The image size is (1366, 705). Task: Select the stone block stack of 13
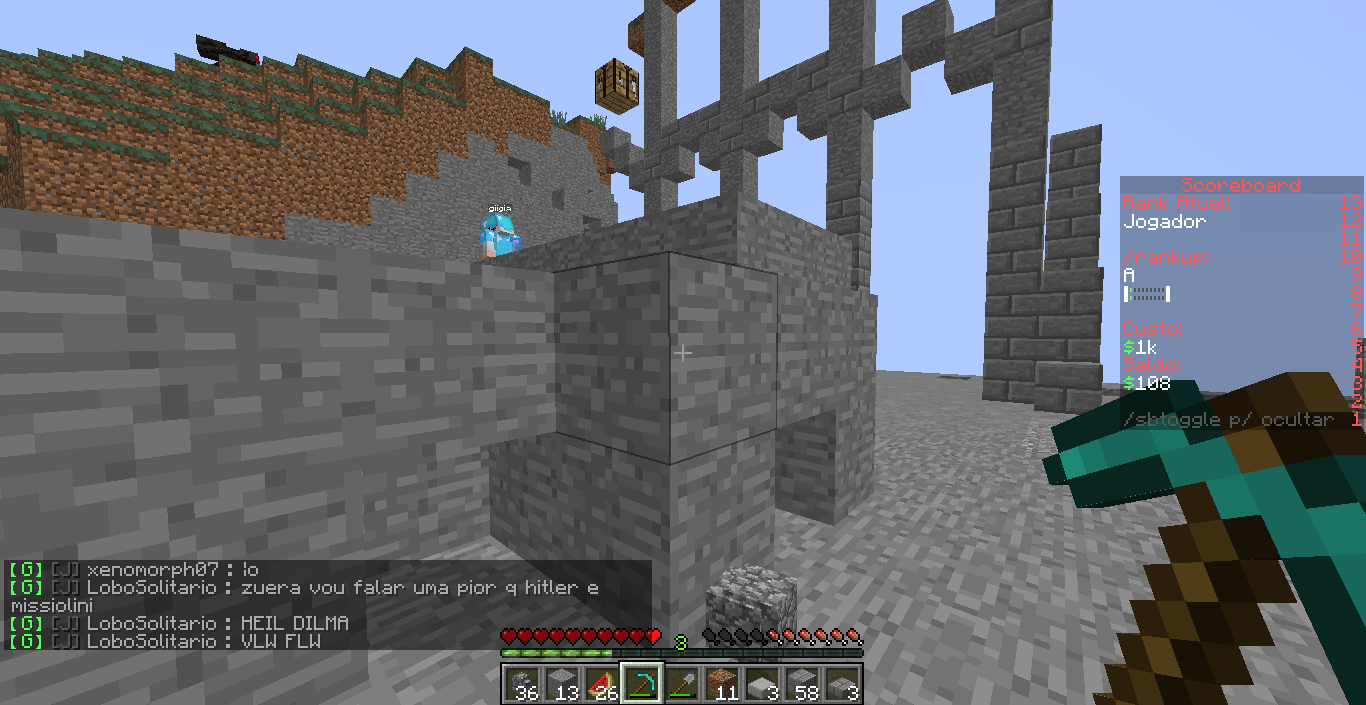(x=562, y=684)
